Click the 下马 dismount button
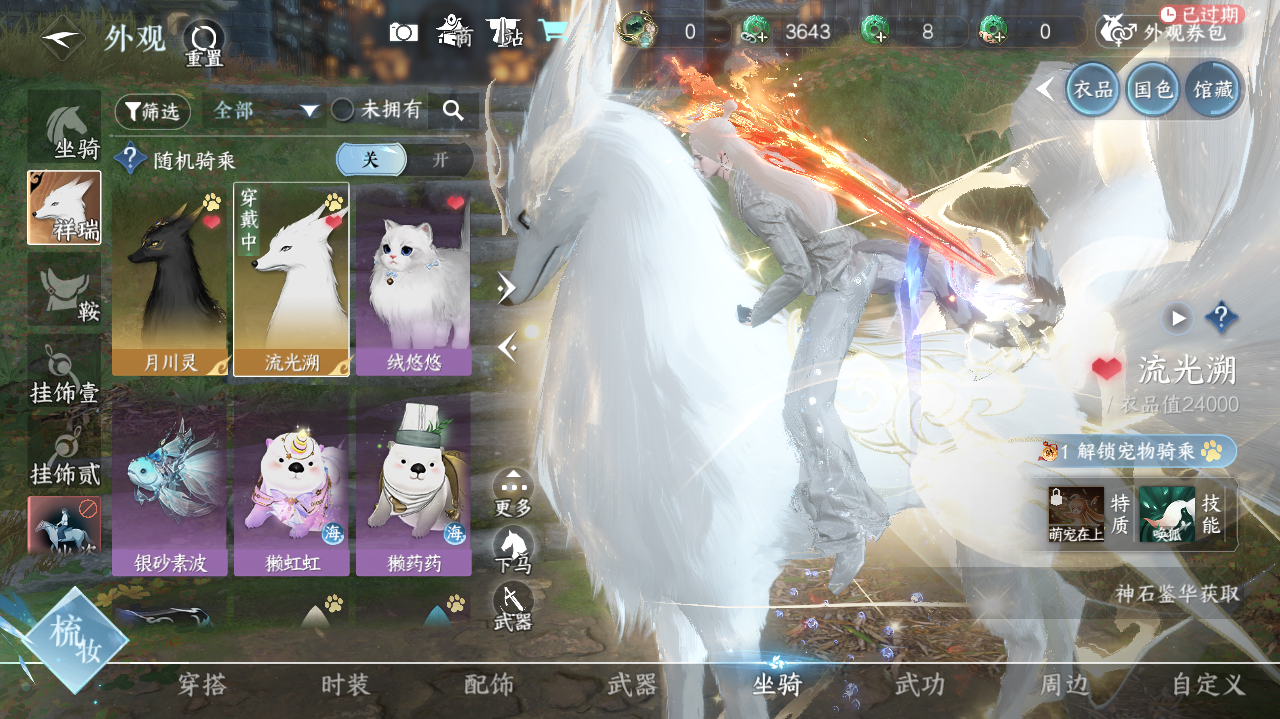 513,549
